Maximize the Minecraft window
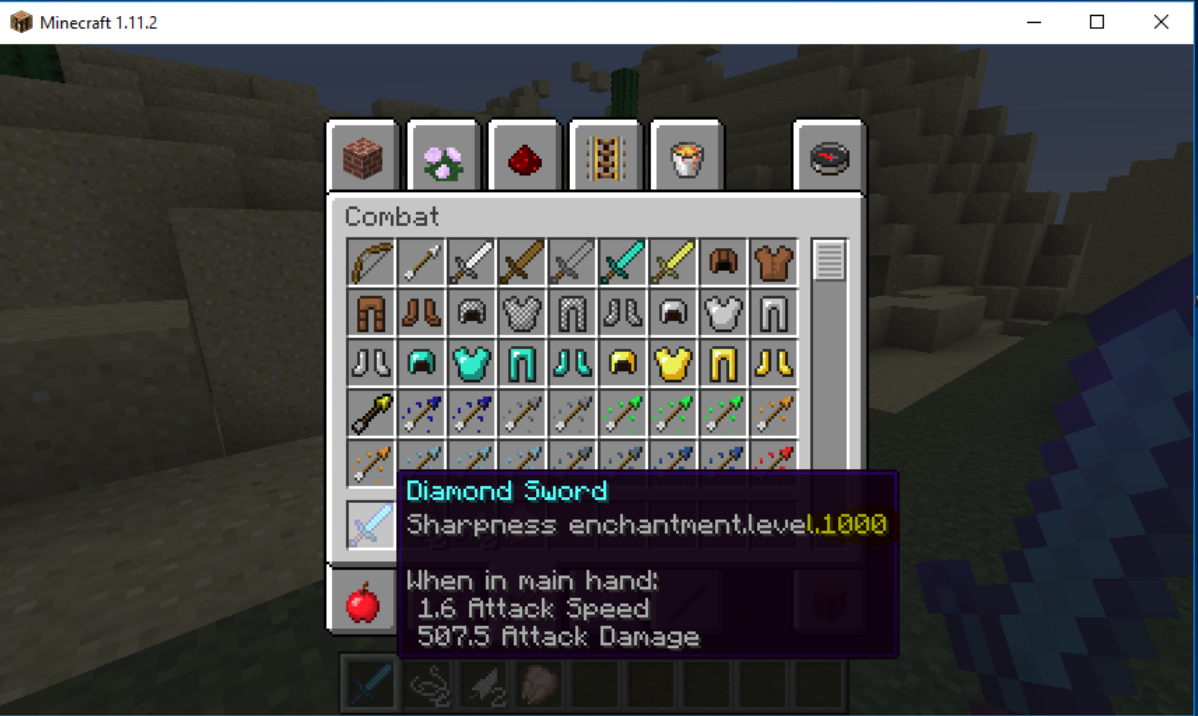Image resolution: width=1198 pixels, height=716 pixels. point(1097,22)
